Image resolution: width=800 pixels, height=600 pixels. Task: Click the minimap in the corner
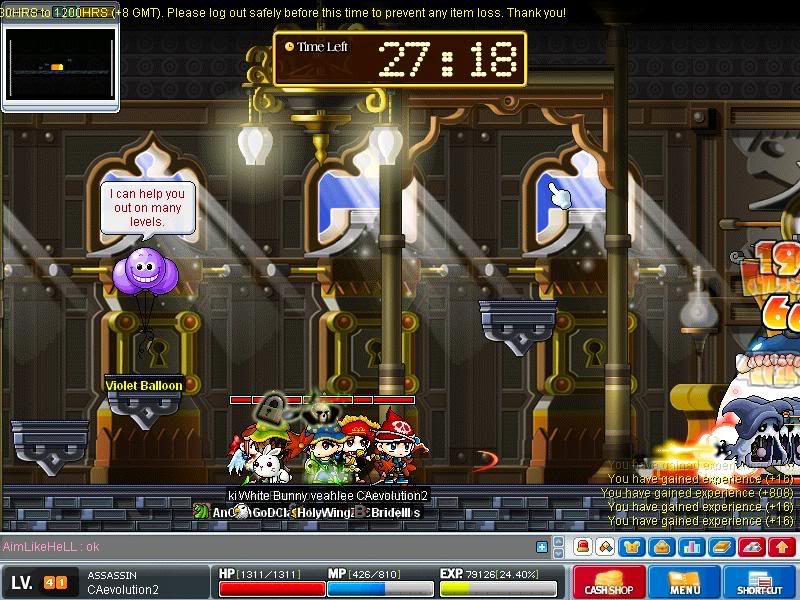pyautogui.click(x=60, y=66)
